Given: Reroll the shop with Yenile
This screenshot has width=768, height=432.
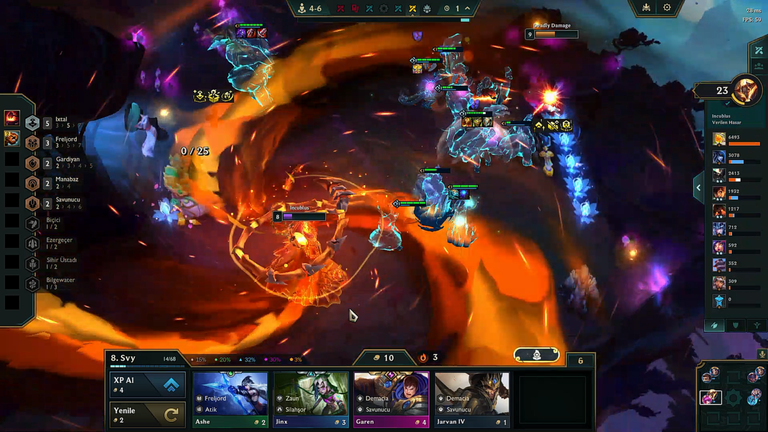Looking at the screenshot, I should tap(146, 414).
